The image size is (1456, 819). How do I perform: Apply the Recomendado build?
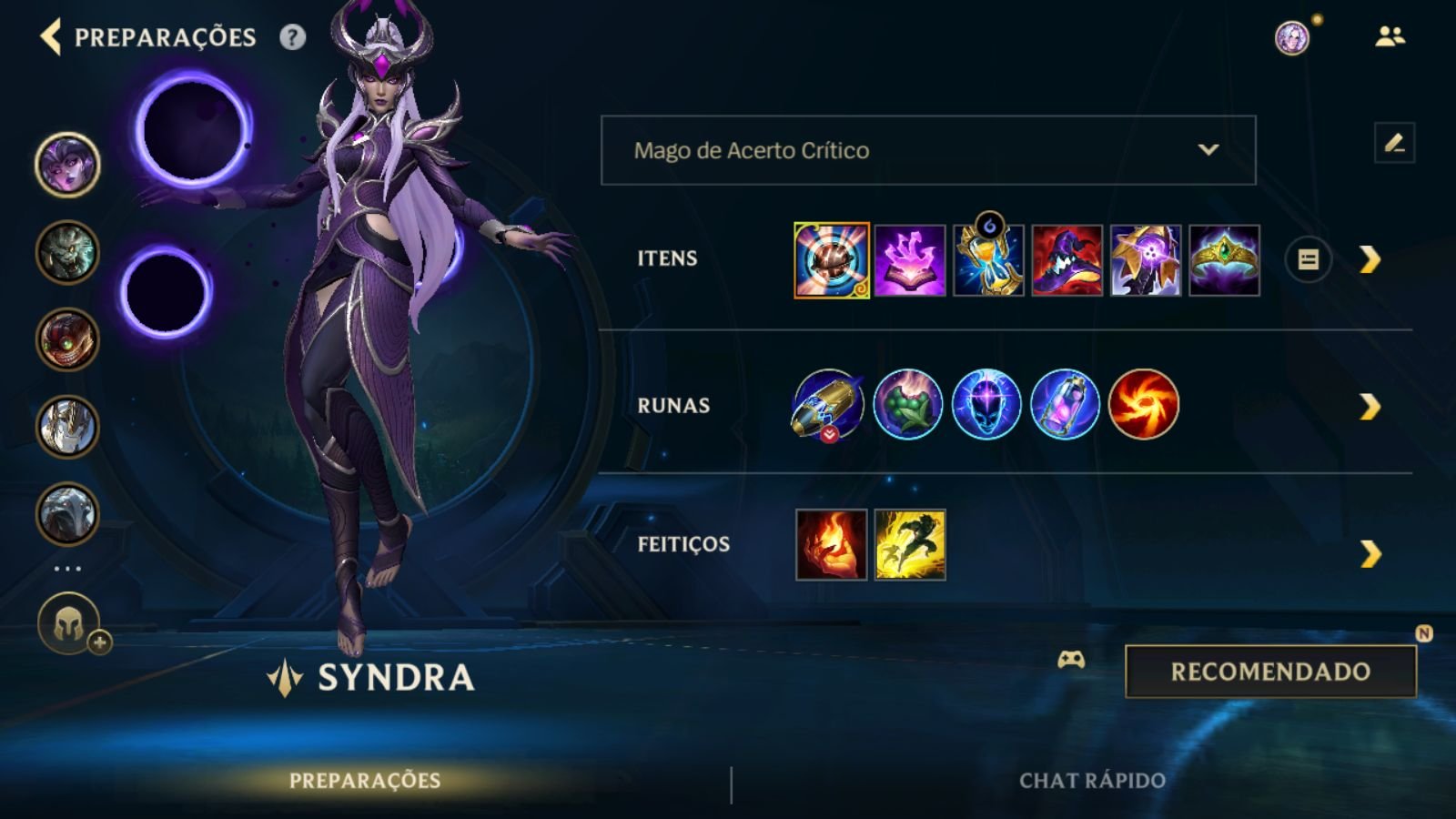(x=1270, y=672)
